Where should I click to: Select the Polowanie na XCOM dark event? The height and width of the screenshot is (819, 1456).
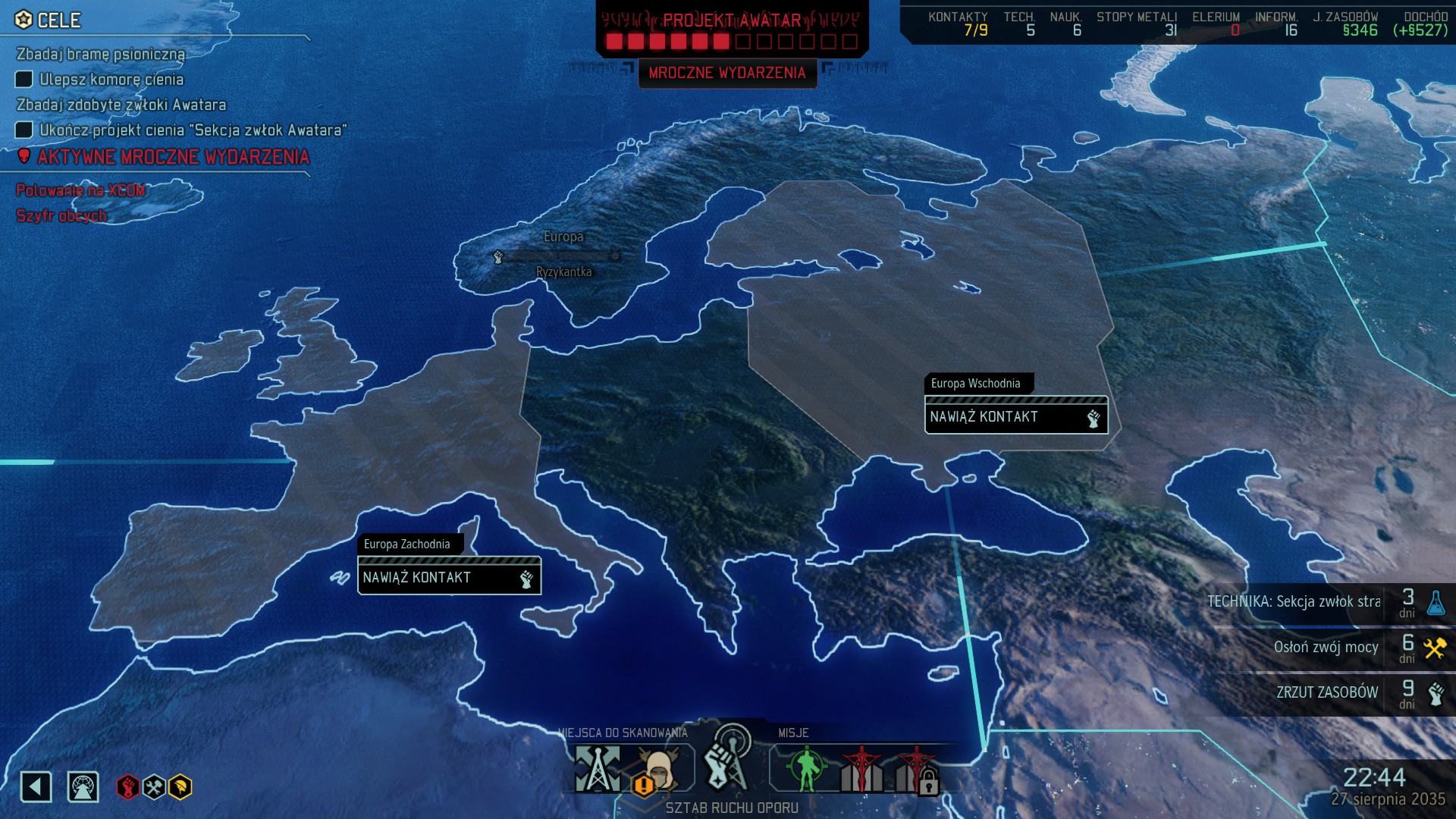[x=80, y=190]
